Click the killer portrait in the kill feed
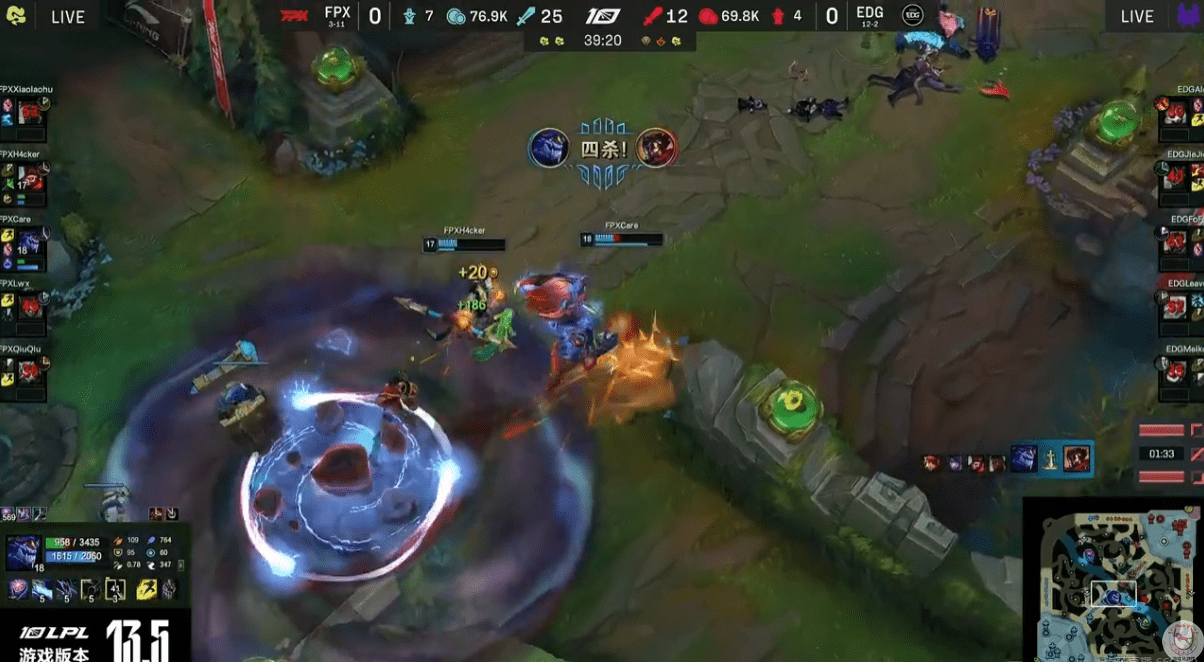The image size is (1204, 662). [1023, 460]
